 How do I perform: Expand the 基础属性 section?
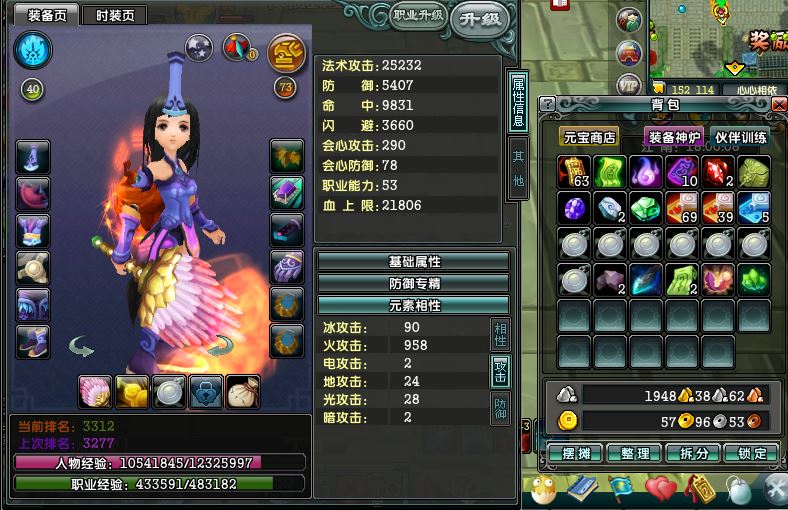(413, 261)
